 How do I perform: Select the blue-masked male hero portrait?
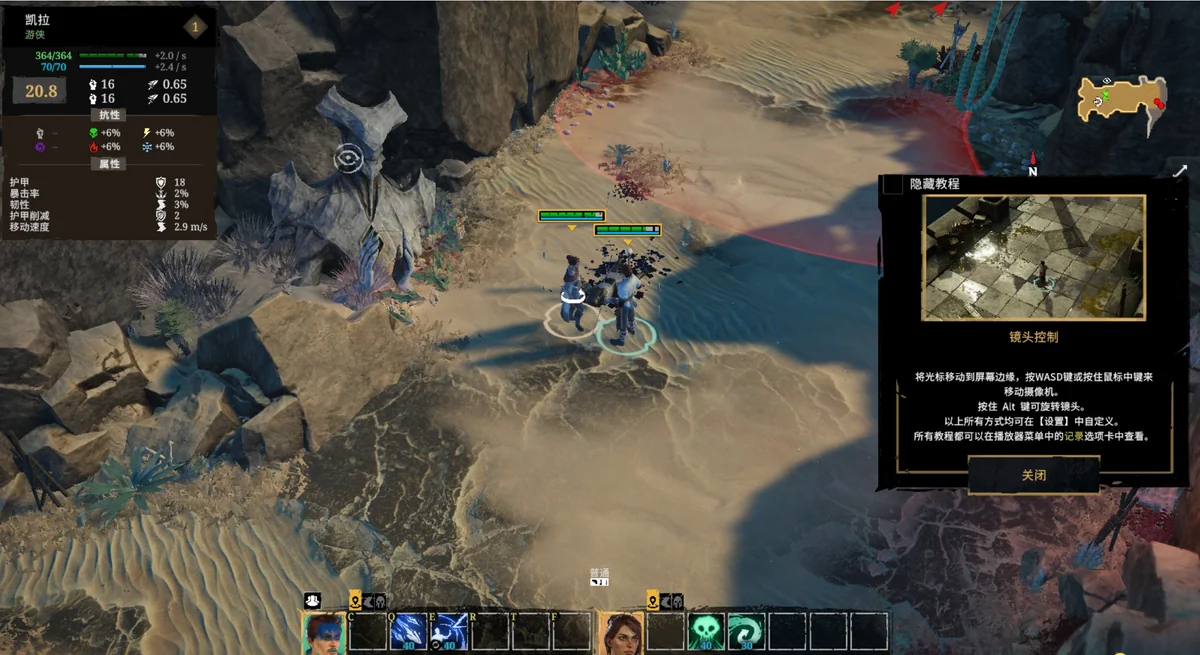click(322, 633)
